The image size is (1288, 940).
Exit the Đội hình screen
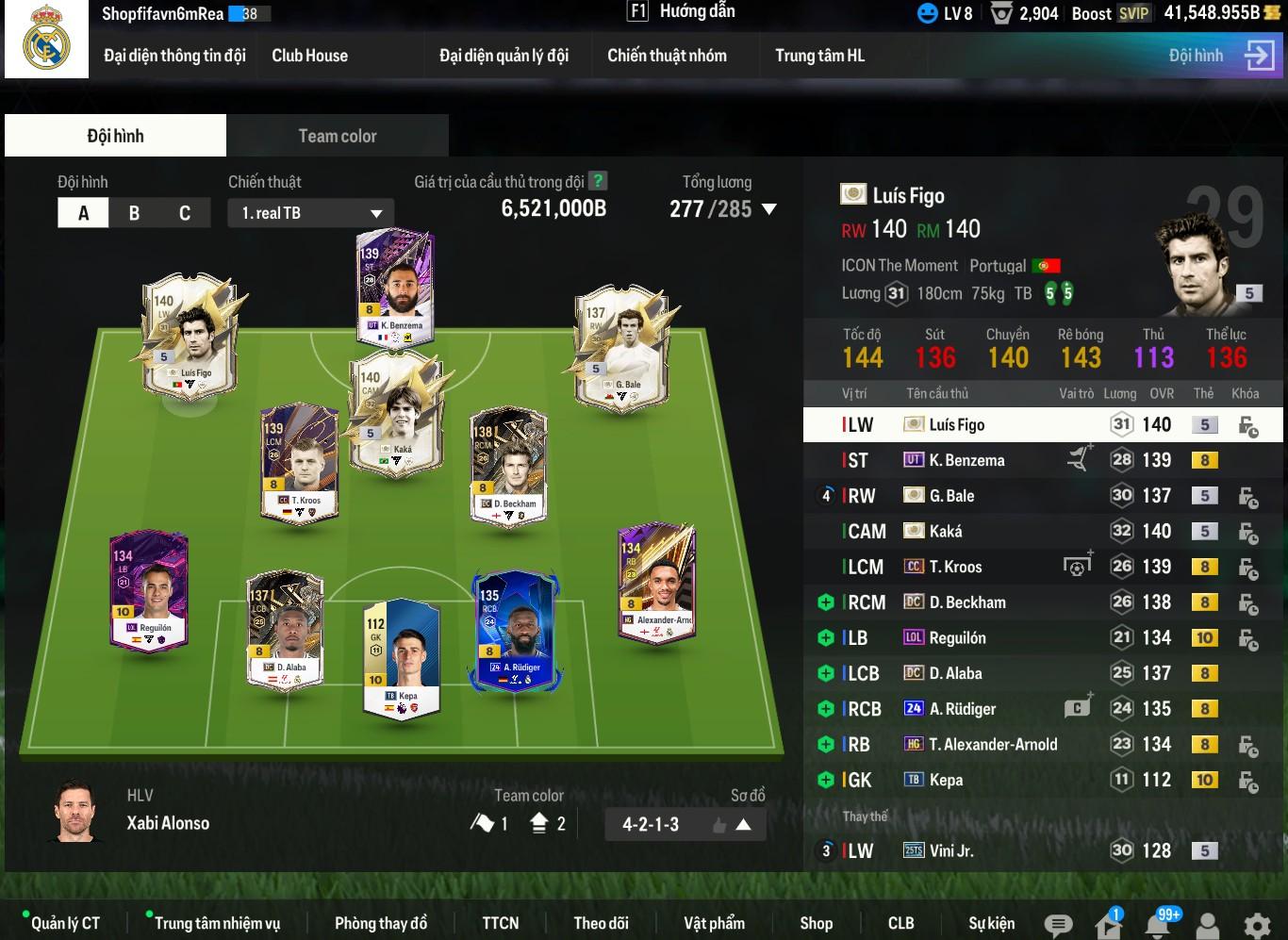point(1259,56)
